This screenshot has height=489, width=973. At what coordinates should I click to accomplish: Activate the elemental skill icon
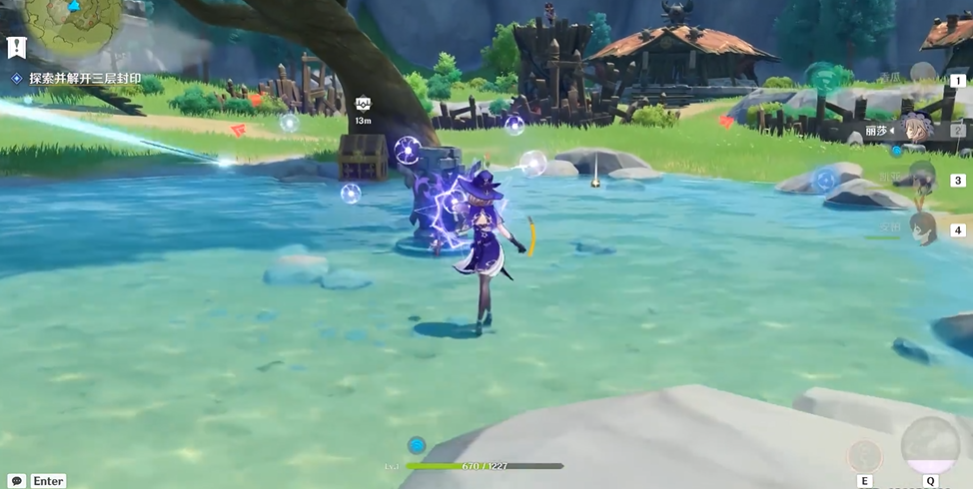[x=865, y=456]
